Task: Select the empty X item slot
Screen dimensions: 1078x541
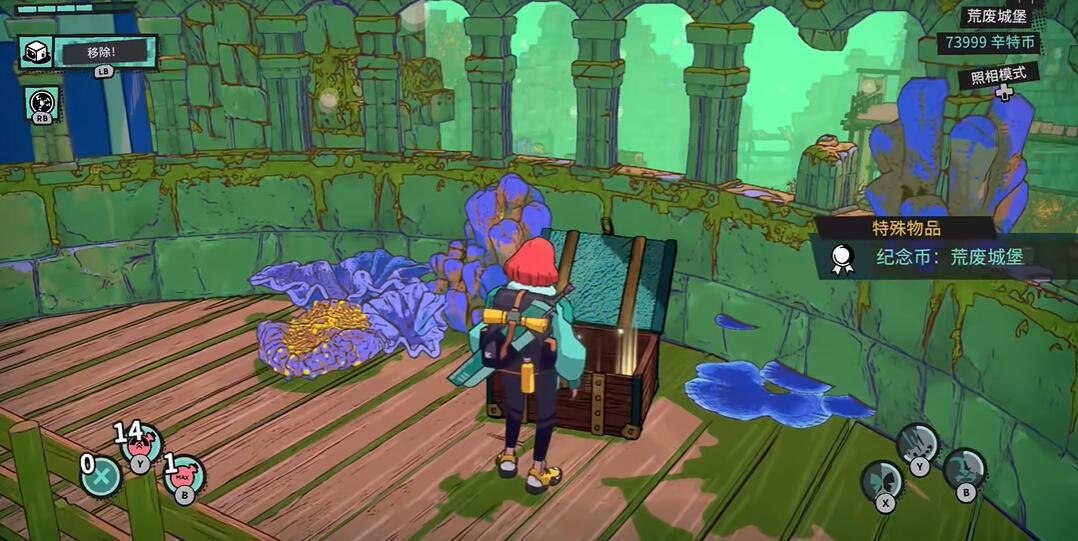Action: point(100,476)
